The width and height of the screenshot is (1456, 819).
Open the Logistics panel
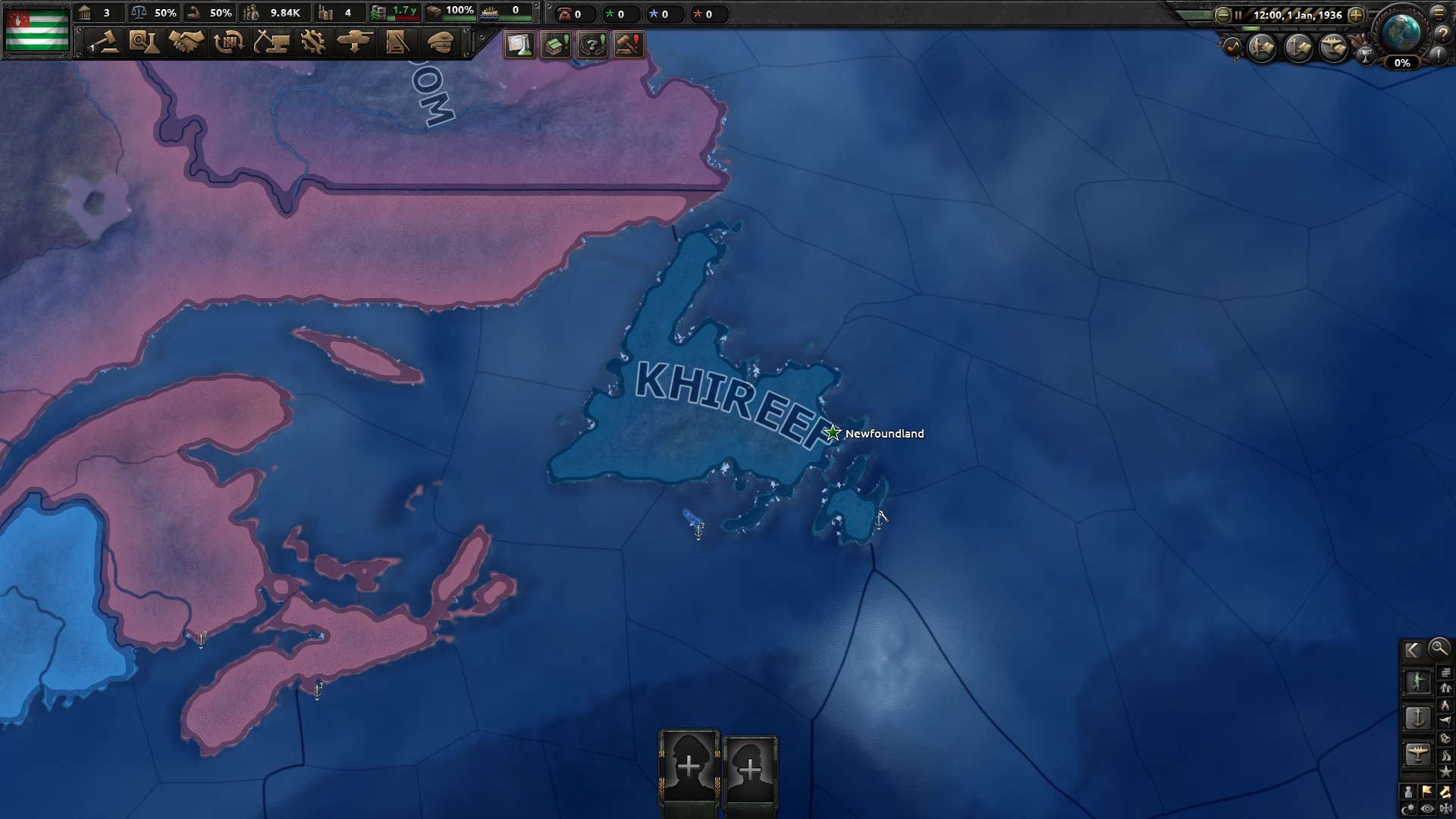396,43
